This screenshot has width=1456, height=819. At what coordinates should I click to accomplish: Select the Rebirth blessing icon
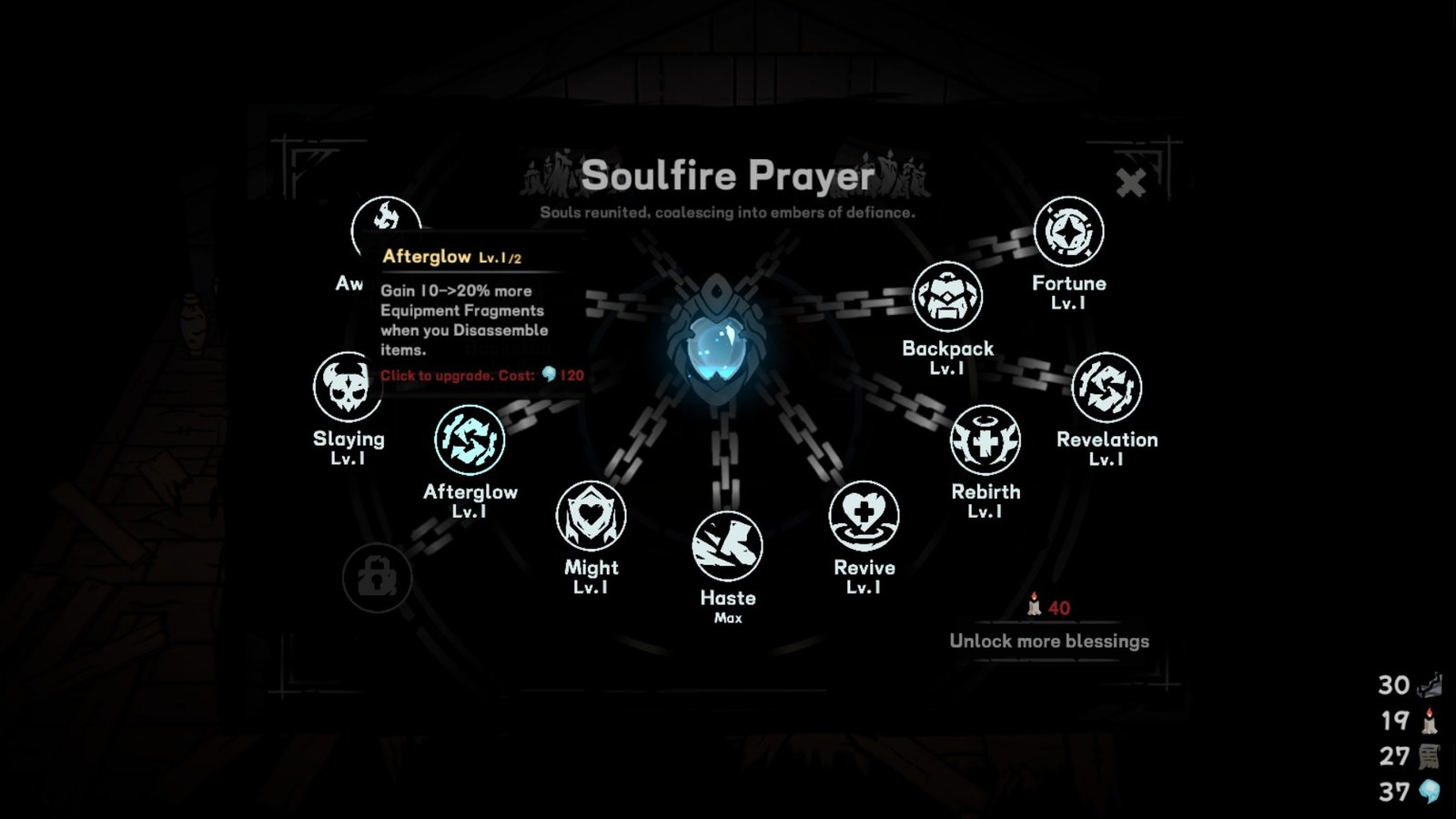tap(985, 440)
